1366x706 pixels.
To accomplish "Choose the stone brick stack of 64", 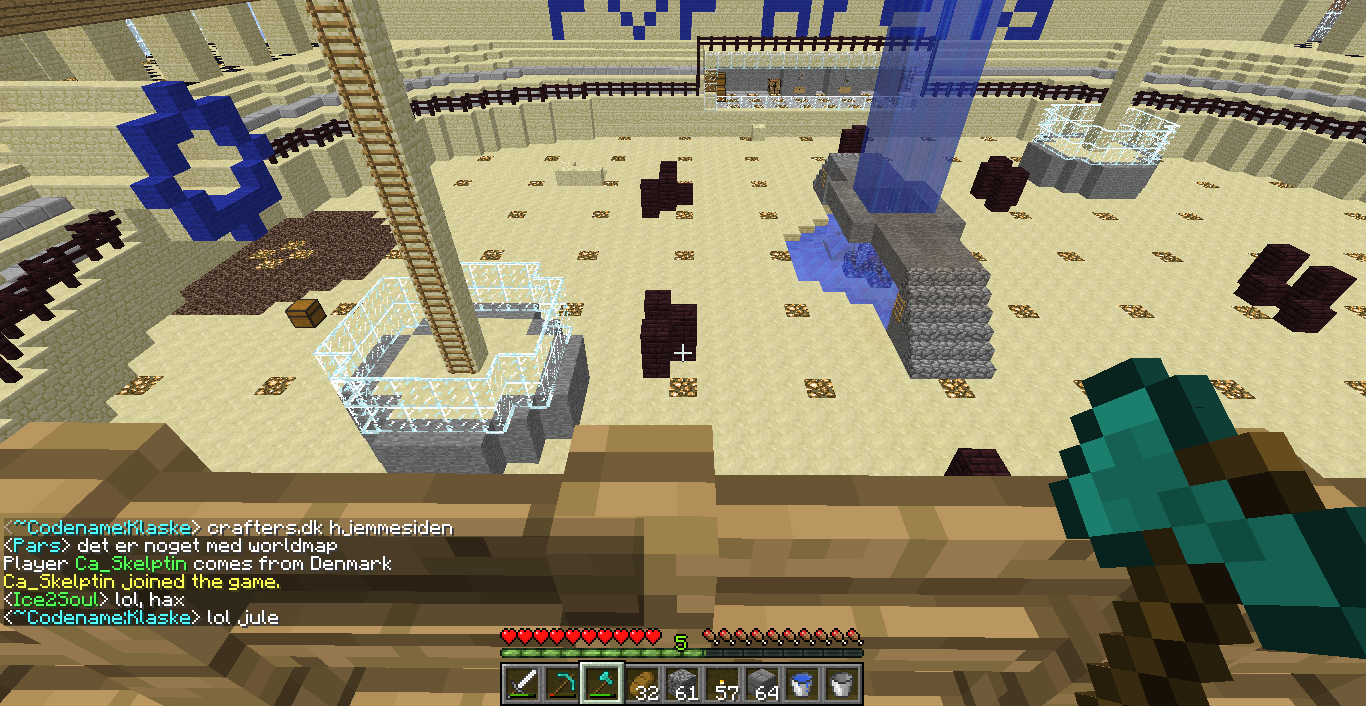I will pos(763,684).
